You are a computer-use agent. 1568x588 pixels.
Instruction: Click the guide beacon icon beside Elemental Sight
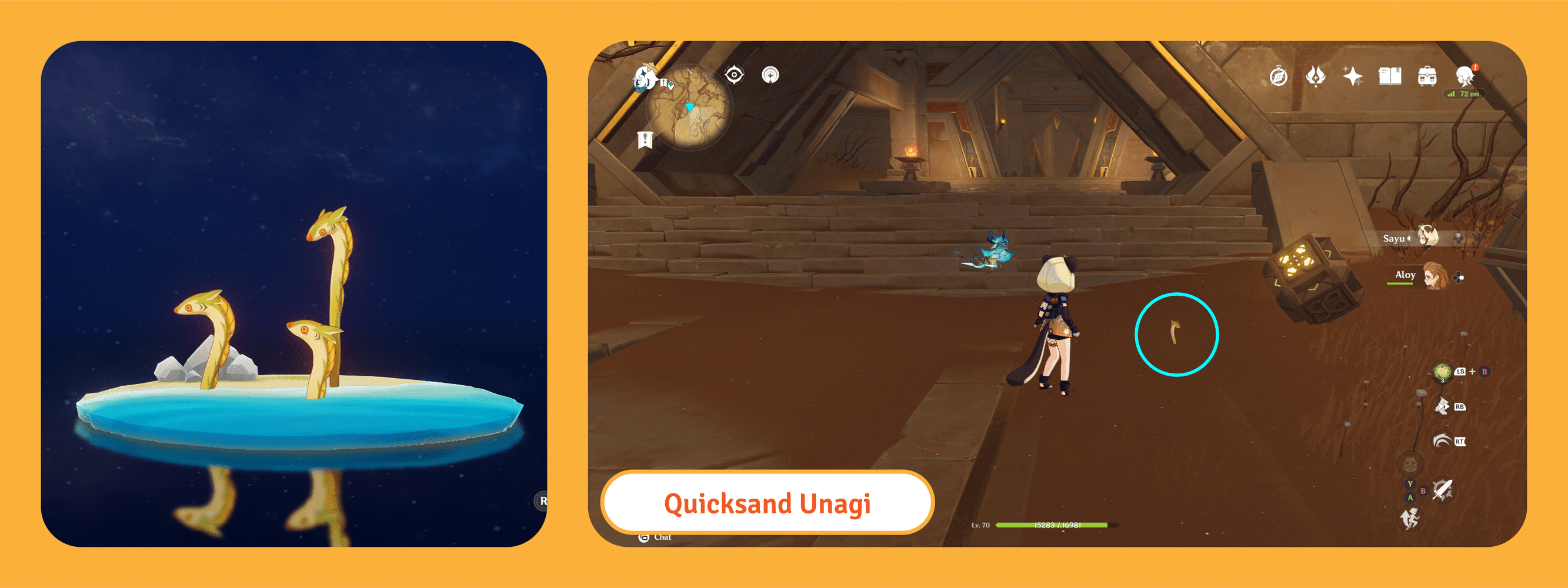pos(770,75)
